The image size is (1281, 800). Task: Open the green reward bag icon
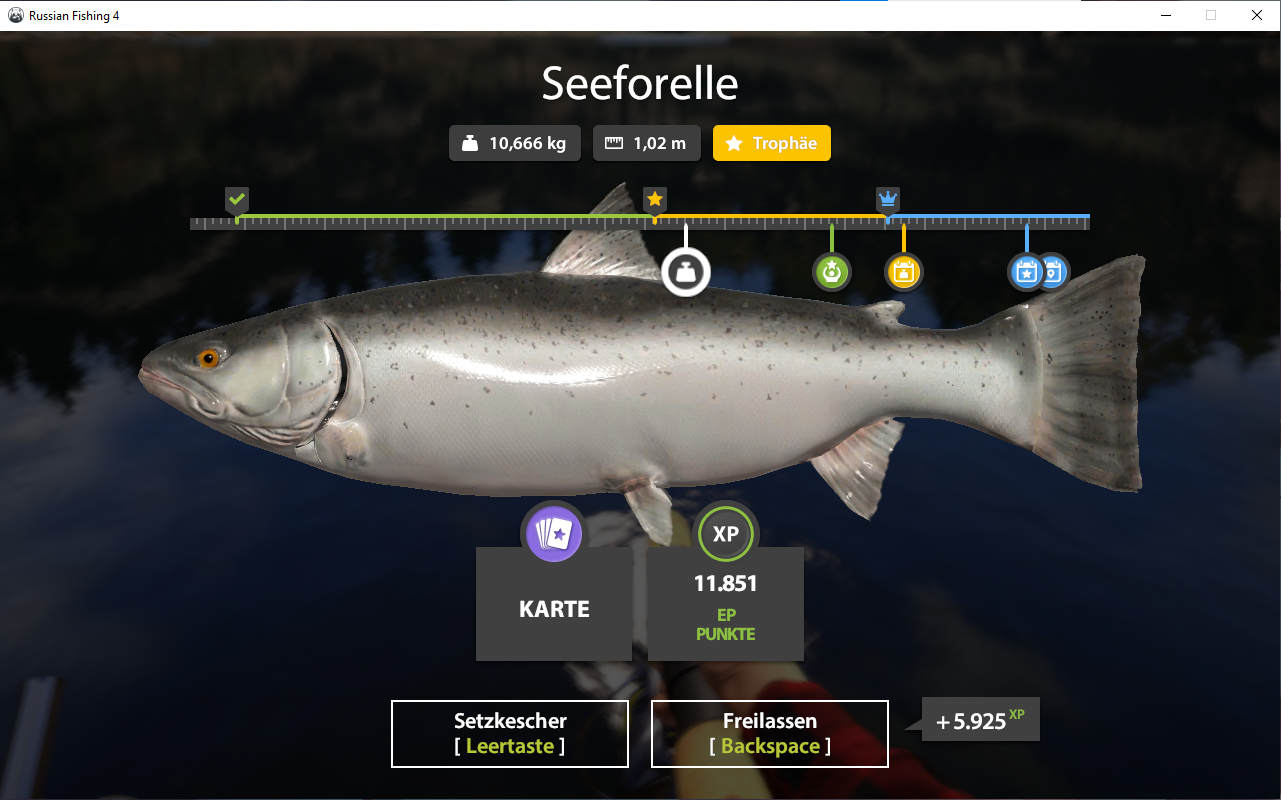coord(832,271)
